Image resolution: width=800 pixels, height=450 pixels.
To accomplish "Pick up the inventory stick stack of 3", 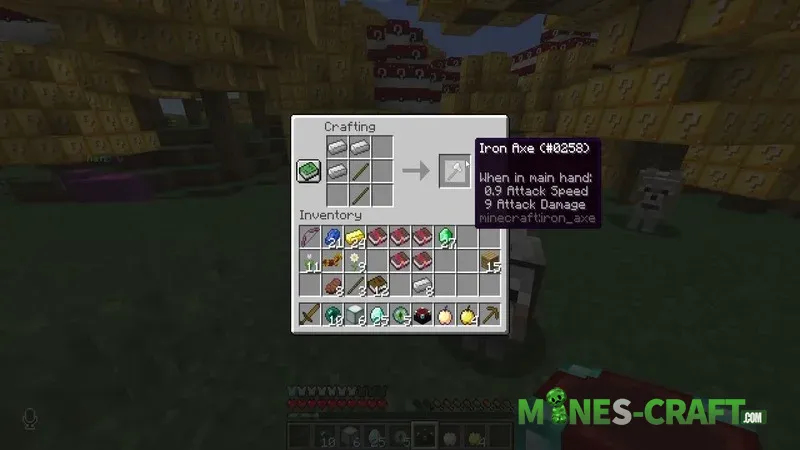I will pyautogui.click(x=355, y=284).
